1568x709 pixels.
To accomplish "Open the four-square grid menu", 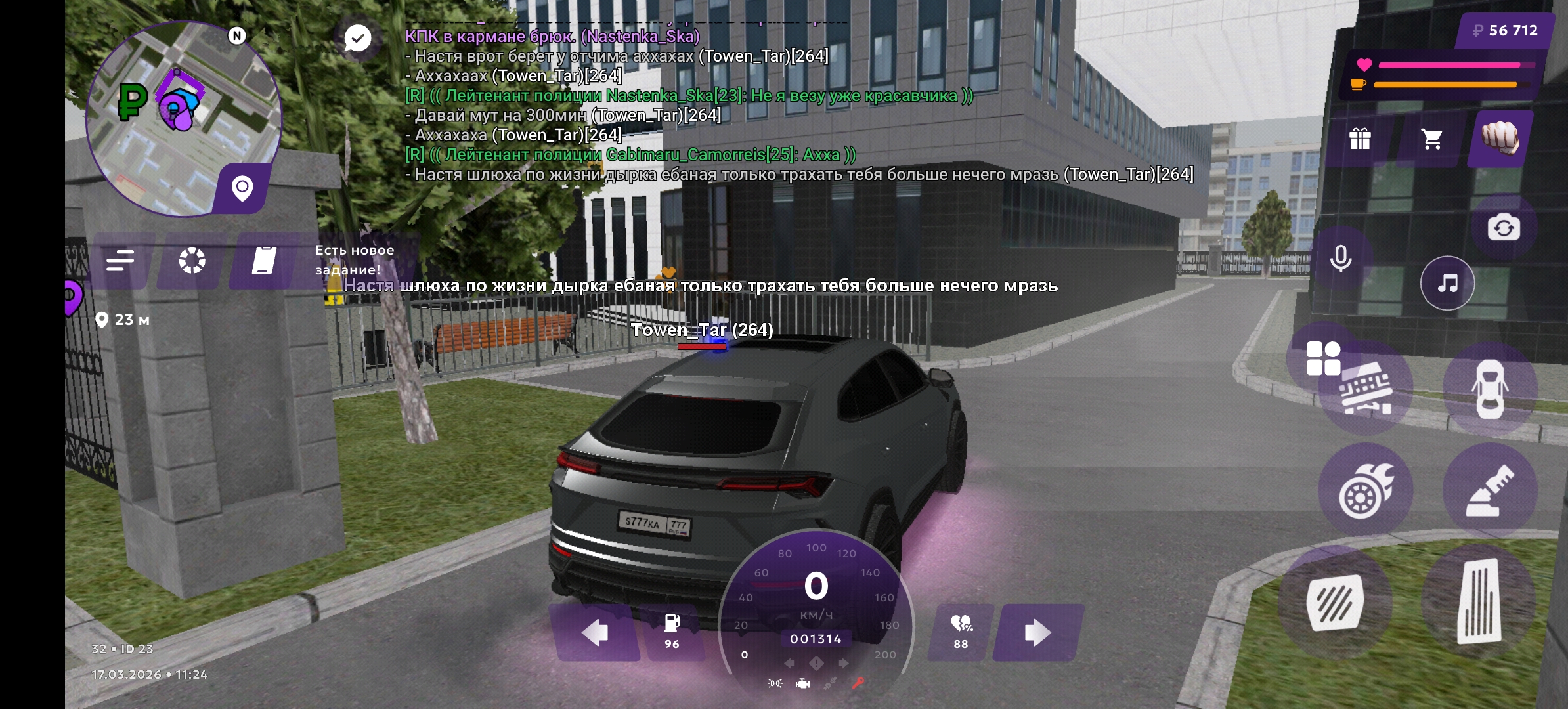I will click(x=1323, y=358).
